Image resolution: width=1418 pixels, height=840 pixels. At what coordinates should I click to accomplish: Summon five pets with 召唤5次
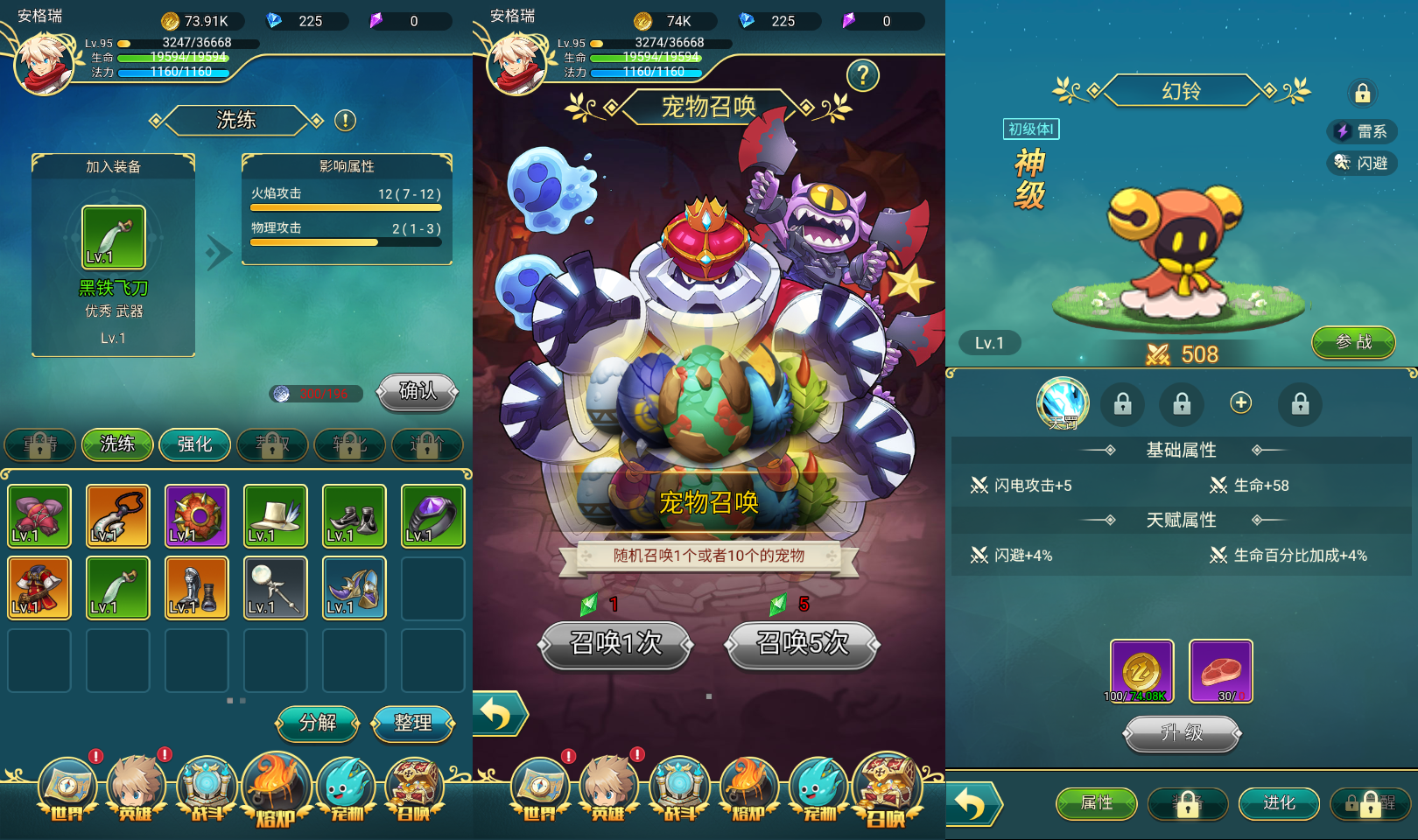point(802,644)
